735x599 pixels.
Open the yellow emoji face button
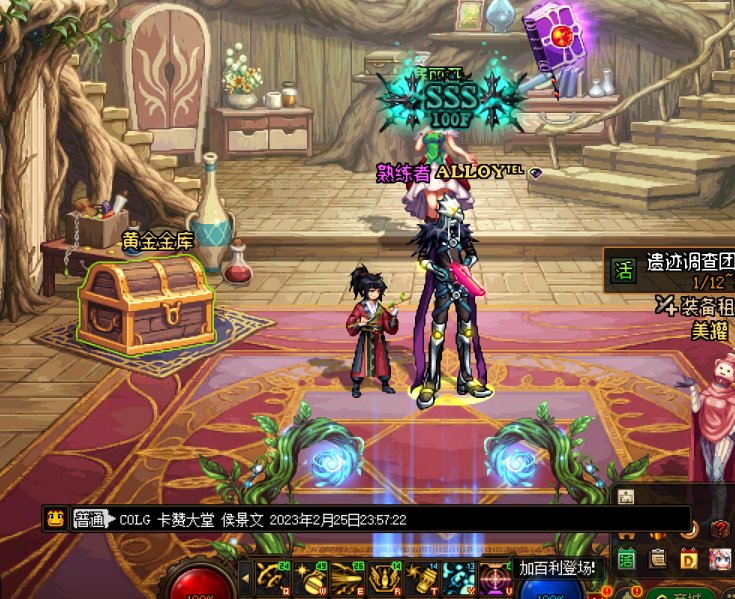coord(56,519)
